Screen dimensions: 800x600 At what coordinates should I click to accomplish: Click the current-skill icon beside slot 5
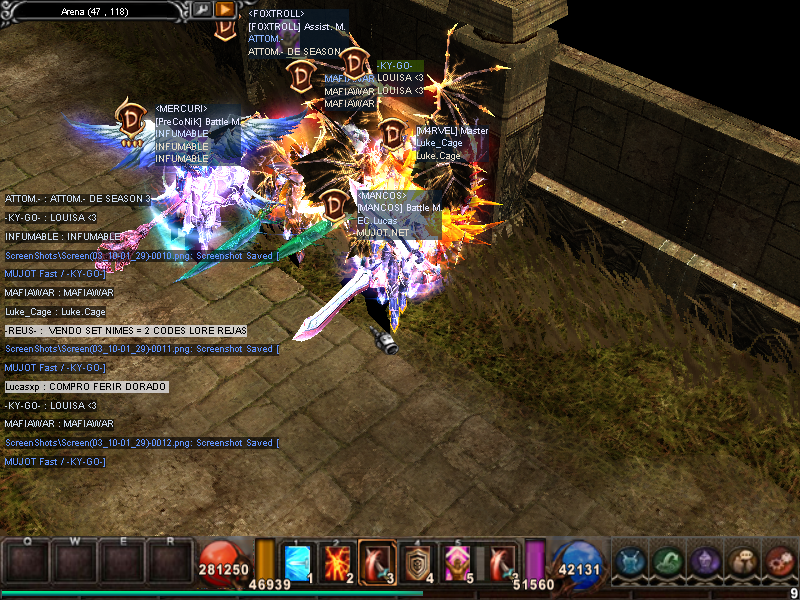(500, 564)
